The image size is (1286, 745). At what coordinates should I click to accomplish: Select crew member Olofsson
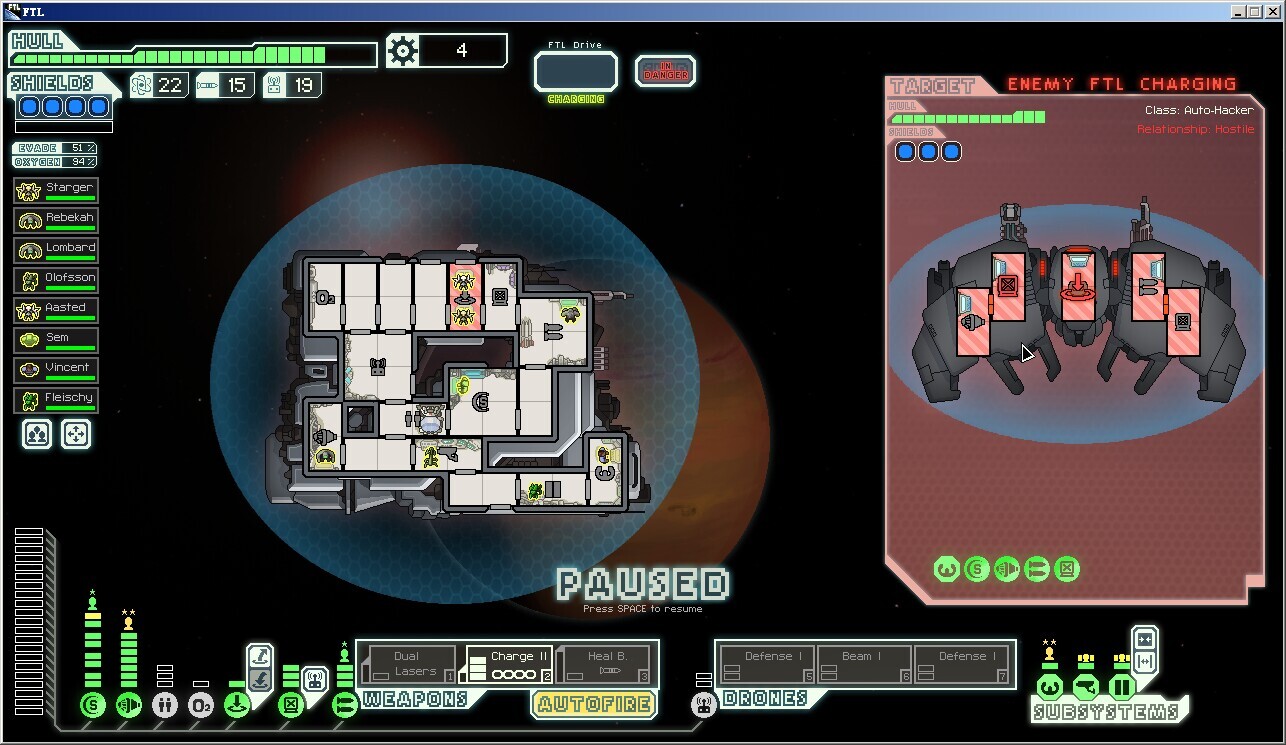click(x=56, y=280)
